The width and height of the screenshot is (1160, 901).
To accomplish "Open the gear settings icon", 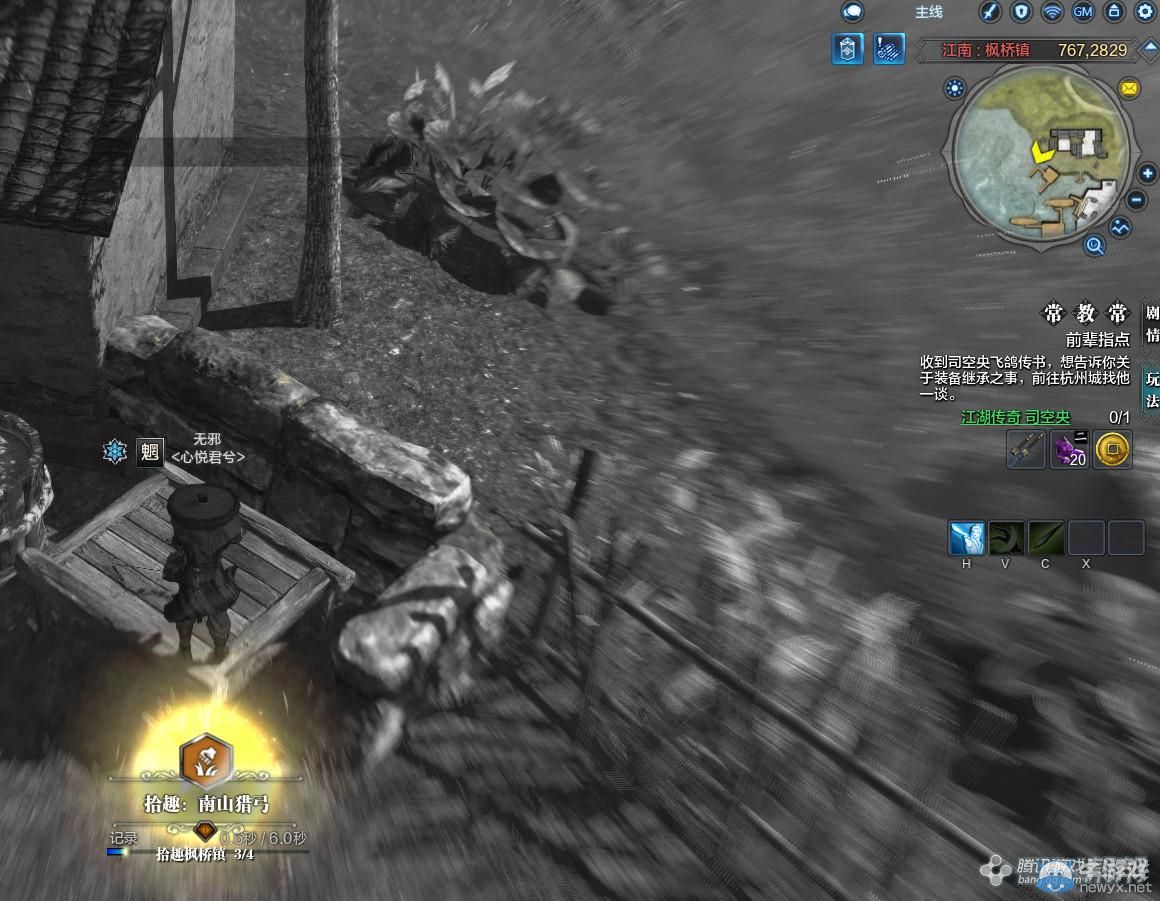I will click(1145, 12).
